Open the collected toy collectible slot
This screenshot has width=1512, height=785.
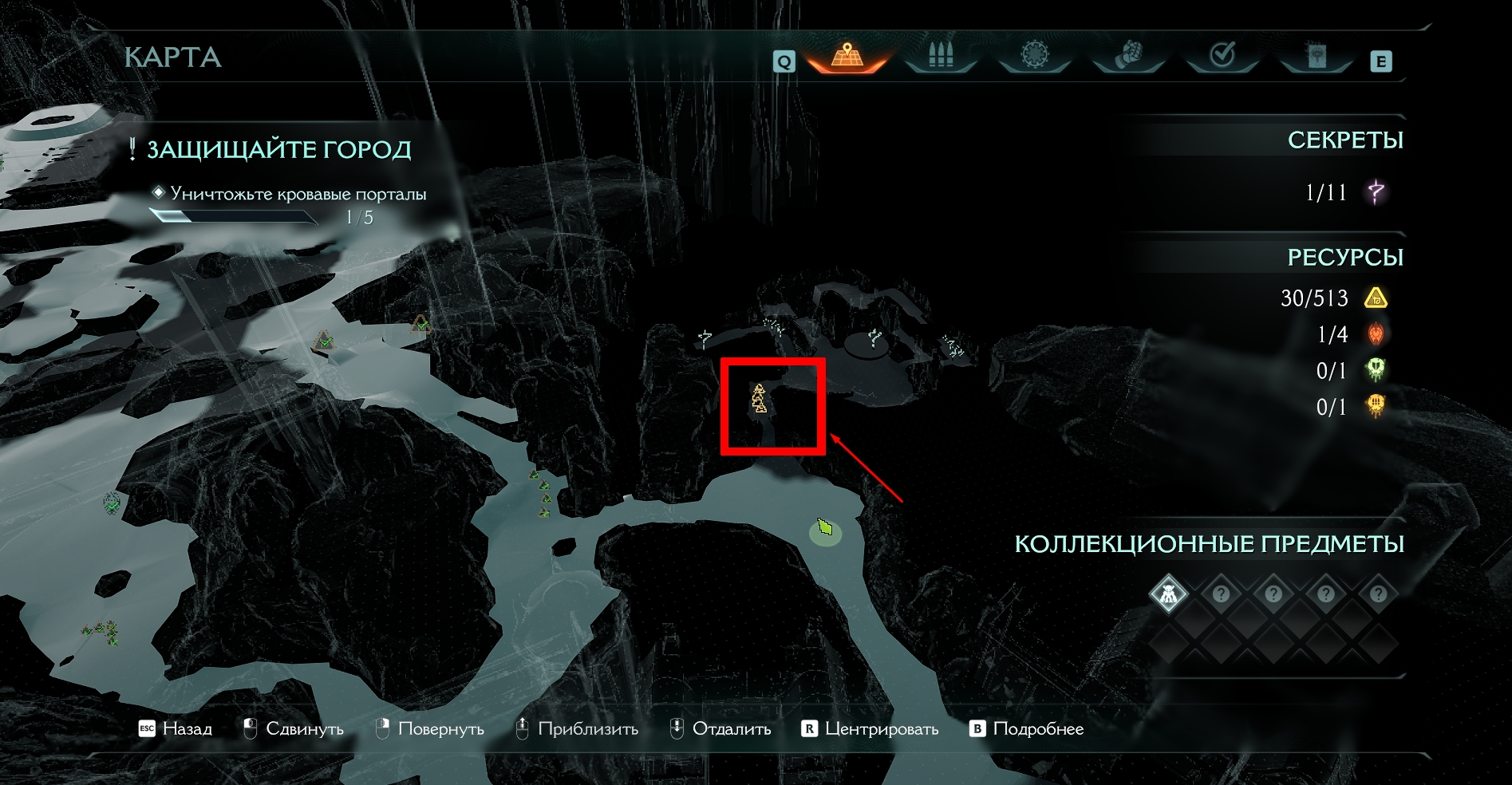(1168, 594)
